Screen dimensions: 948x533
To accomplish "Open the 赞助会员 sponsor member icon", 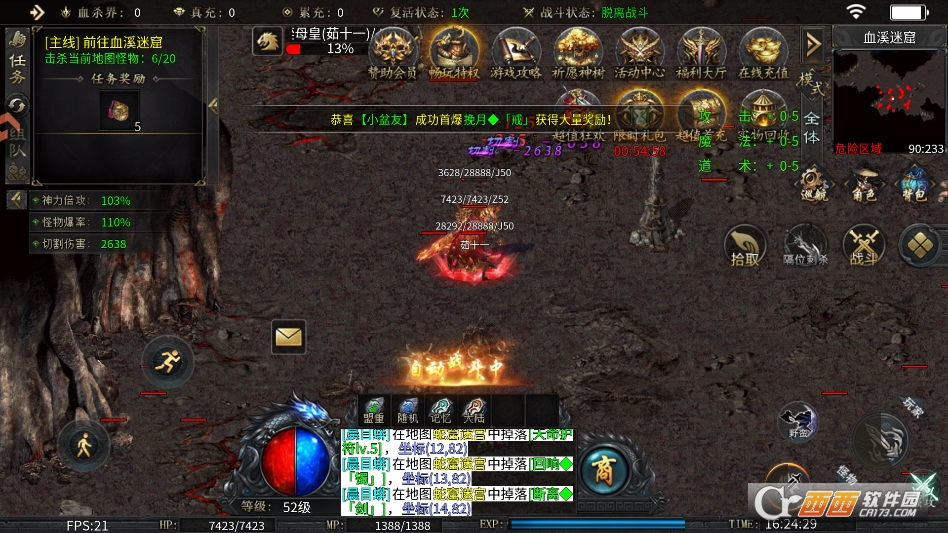I will 393,50.
